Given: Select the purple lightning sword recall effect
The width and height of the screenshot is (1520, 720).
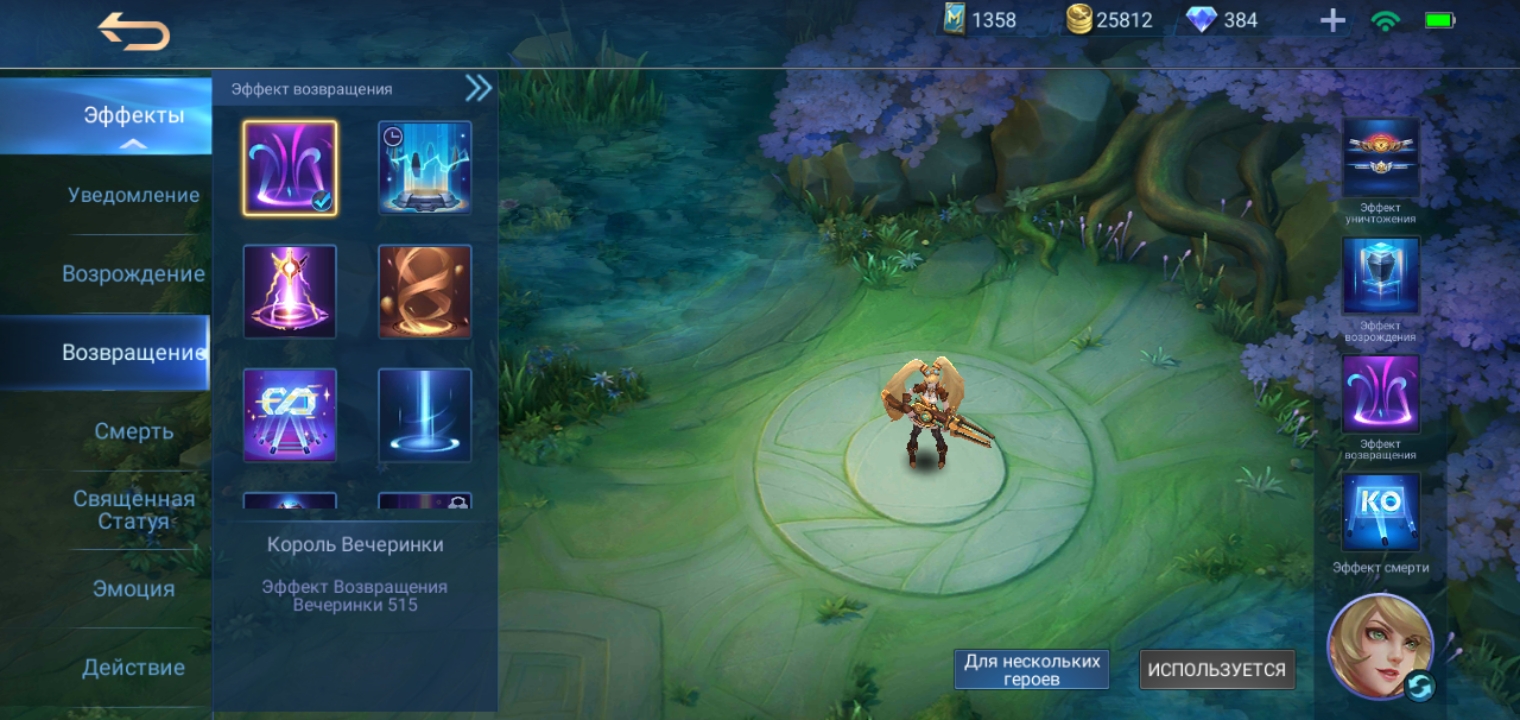Looking at the screenshot, I should click(x=290, y=291).
